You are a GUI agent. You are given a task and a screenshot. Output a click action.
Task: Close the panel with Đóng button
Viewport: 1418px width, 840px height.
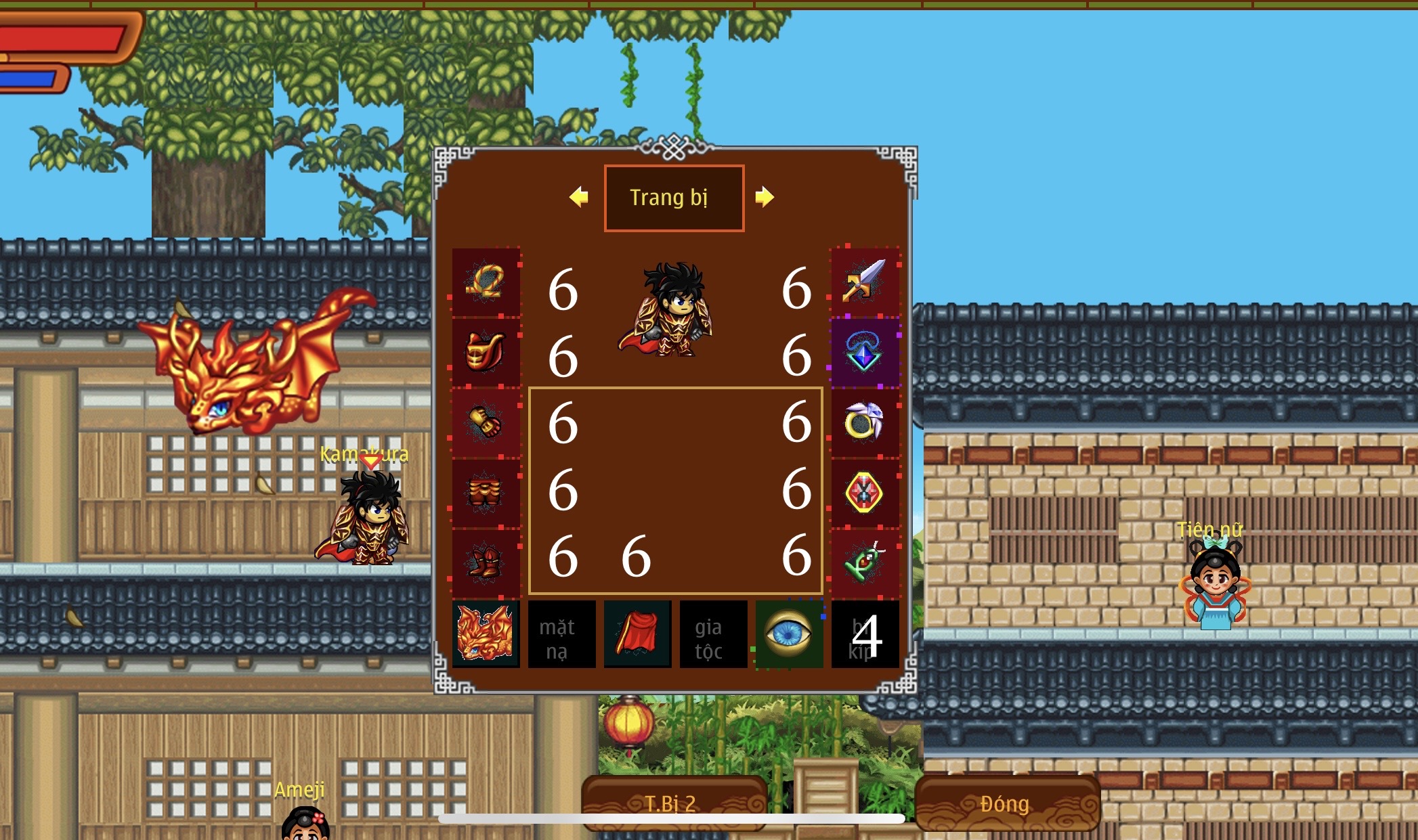[1006, 803]
